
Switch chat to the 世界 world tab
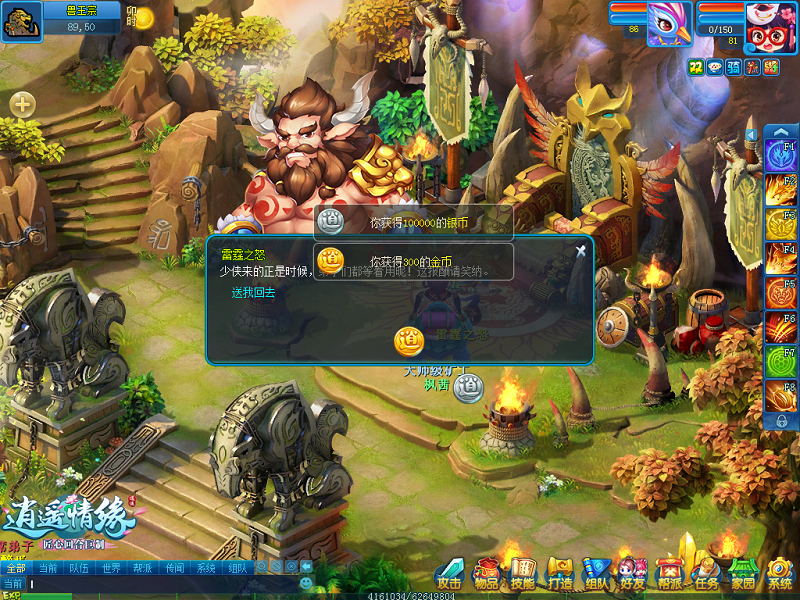point(111,568)
